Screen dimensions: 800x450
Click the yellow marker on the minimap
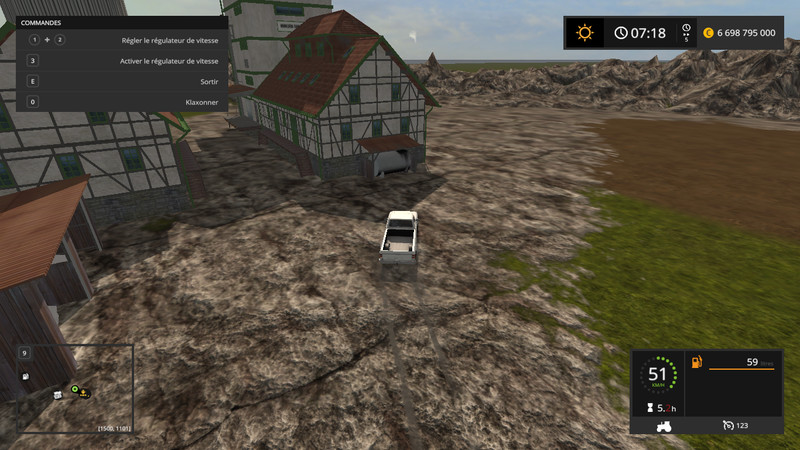coord(85,392)
